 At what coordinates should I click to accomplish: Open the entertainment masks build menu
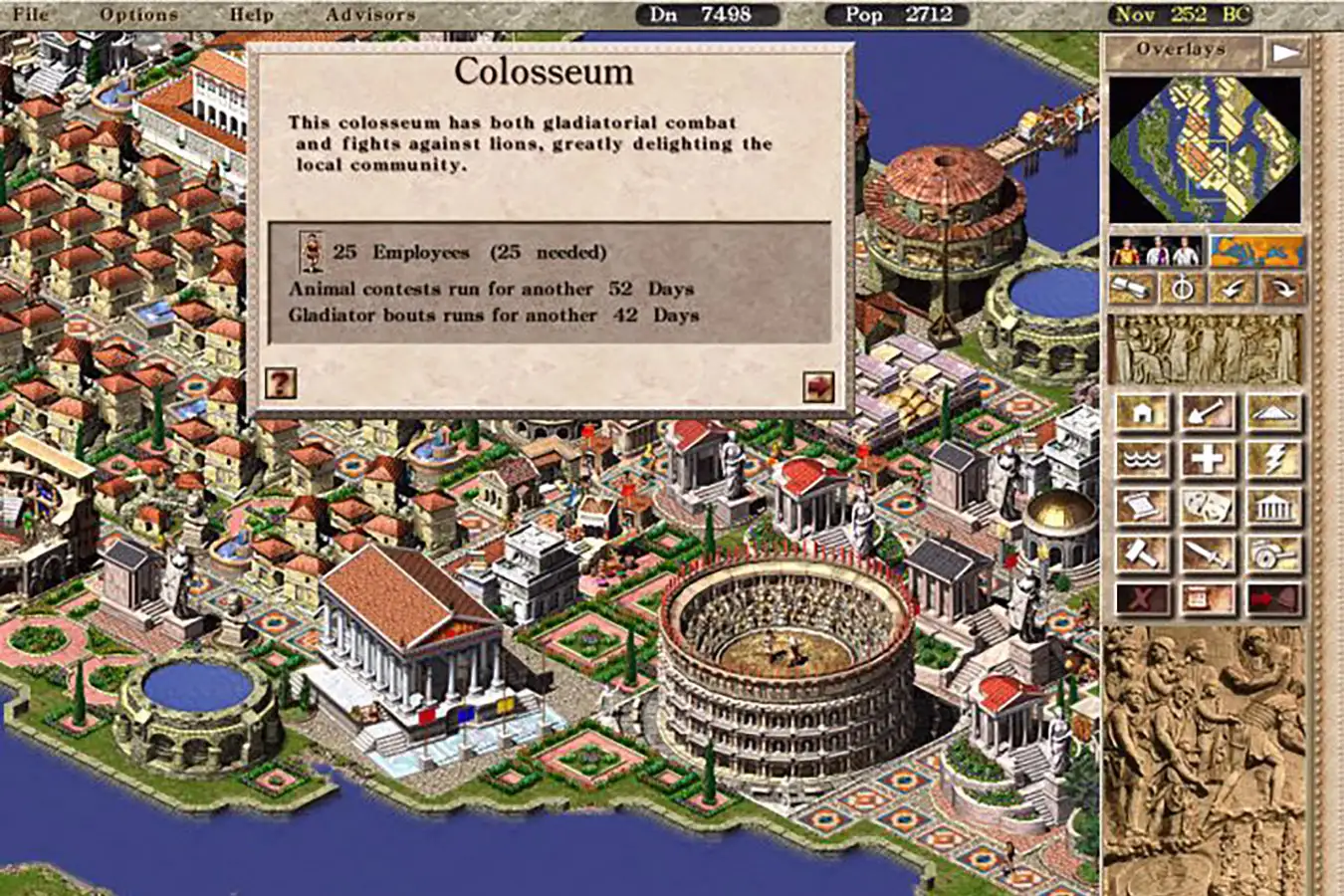pos(1207,507)
